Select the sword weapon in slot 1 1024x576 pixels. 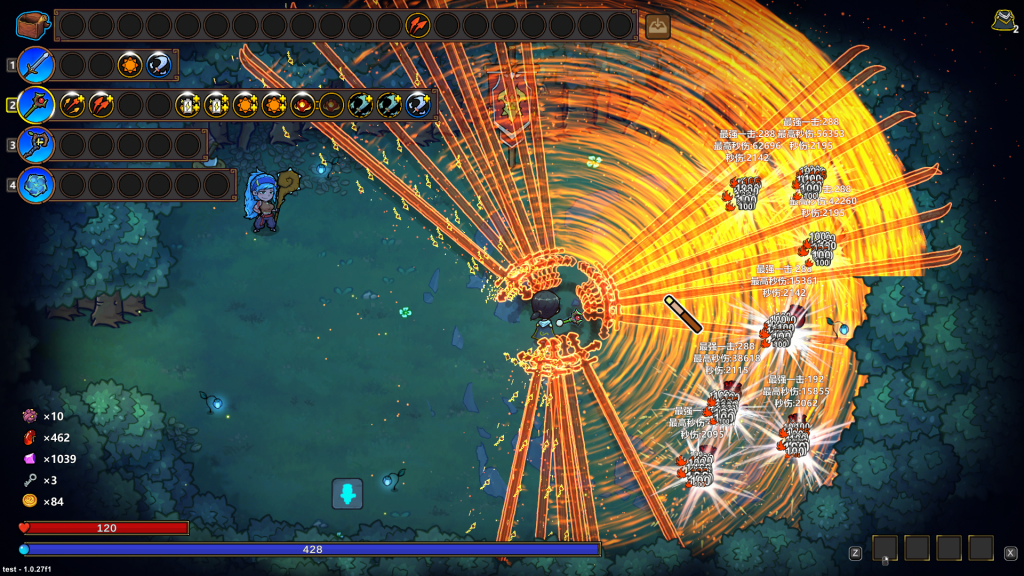[35, 65]
